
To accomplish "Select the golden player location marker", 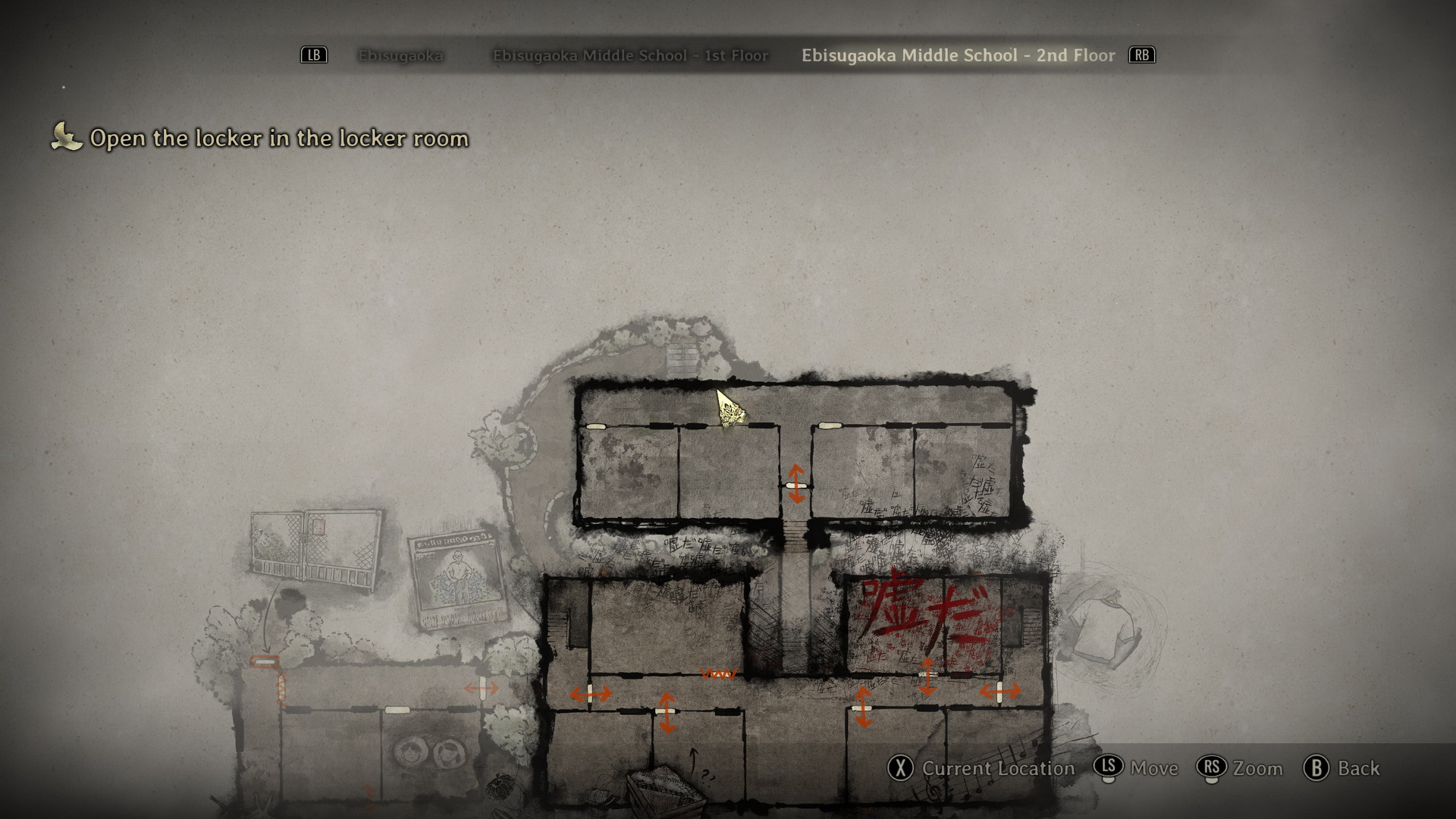I will (730, 409).
